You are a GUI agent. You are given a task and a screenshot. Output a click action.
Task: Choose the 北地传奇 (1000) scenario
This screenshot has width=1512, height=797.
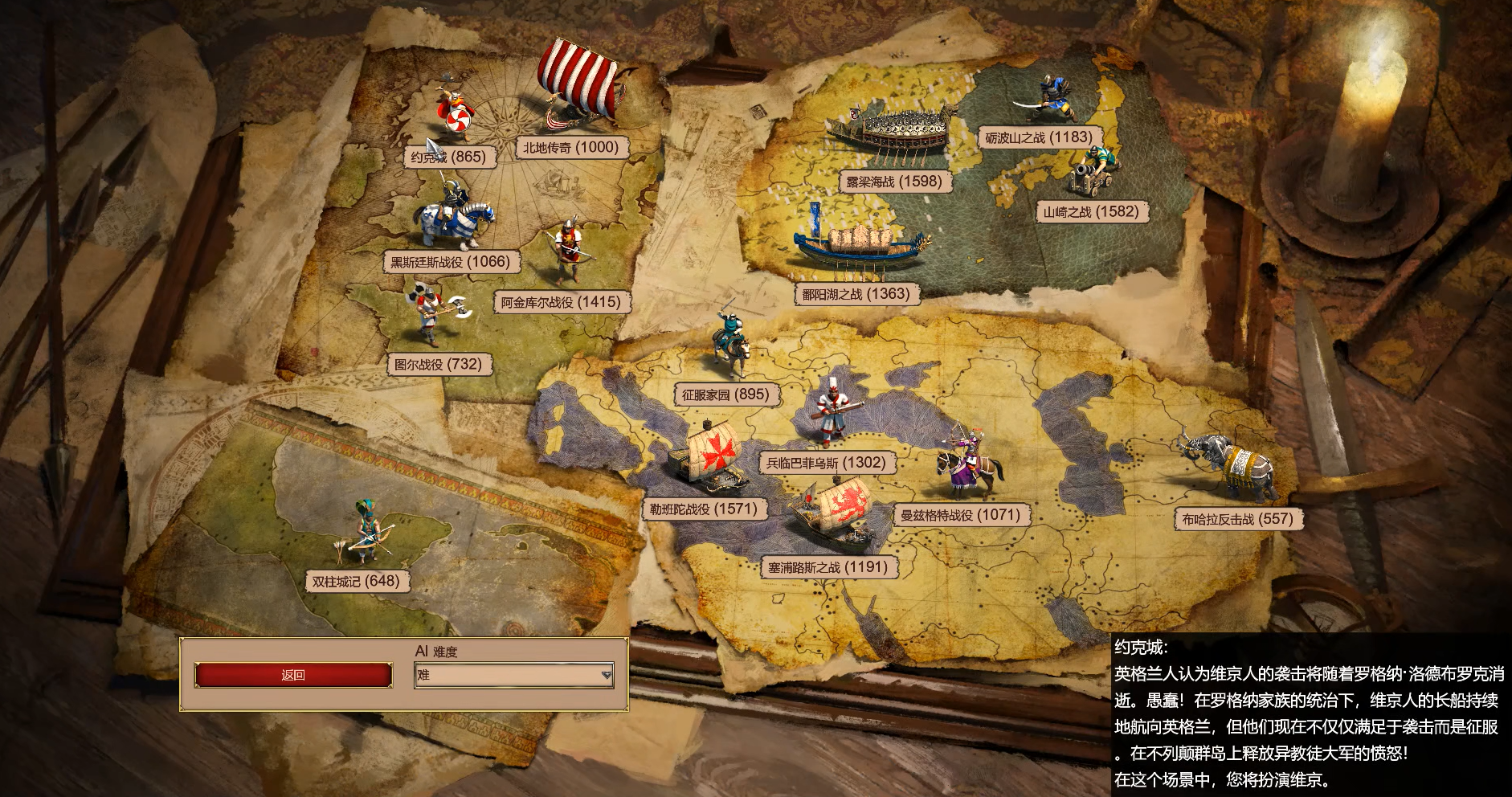coord(570,147)
